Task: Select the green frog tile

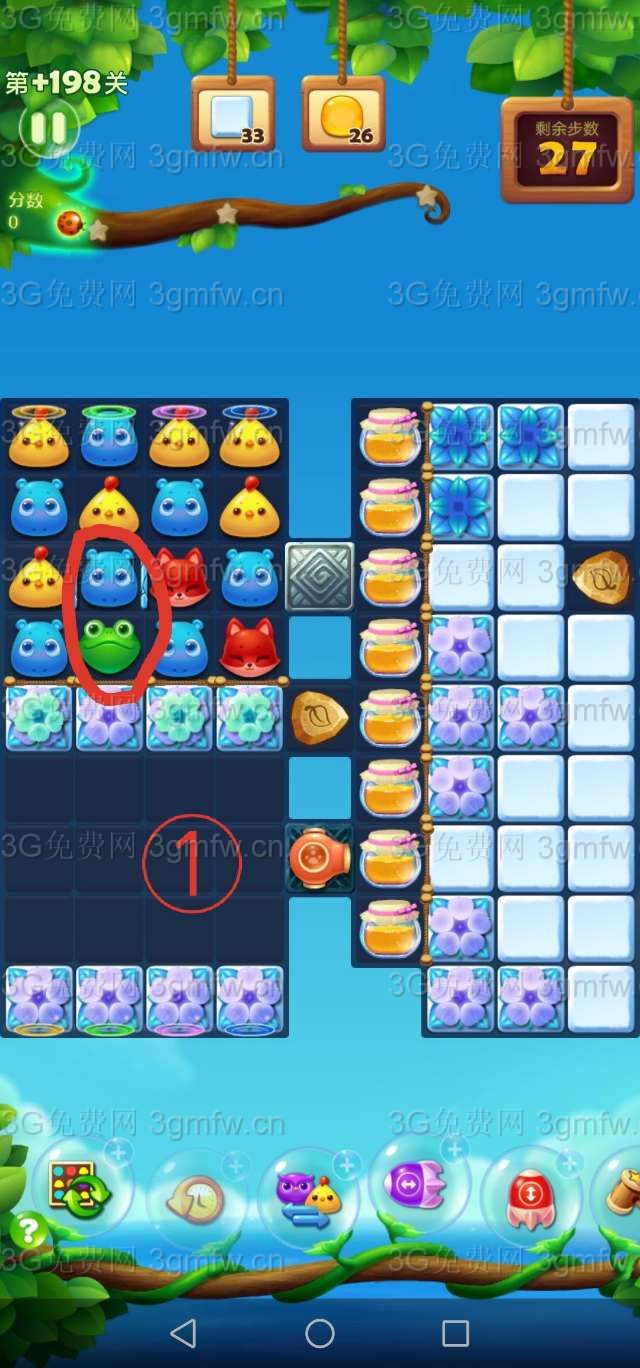Action: point(108,646)
